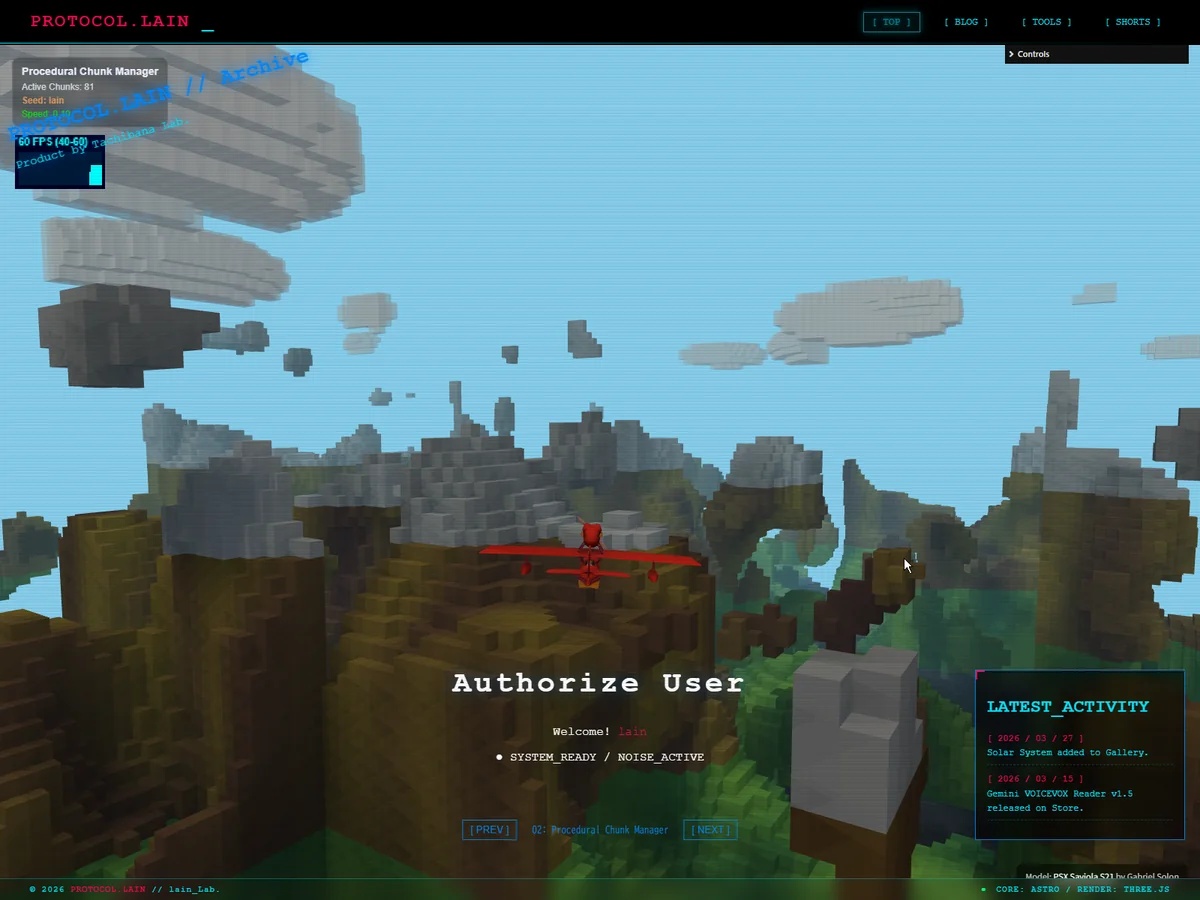Open the Gemini VOICEVOX Reader activity entry
The image size is (1200, 900).
click(1059, 800)
